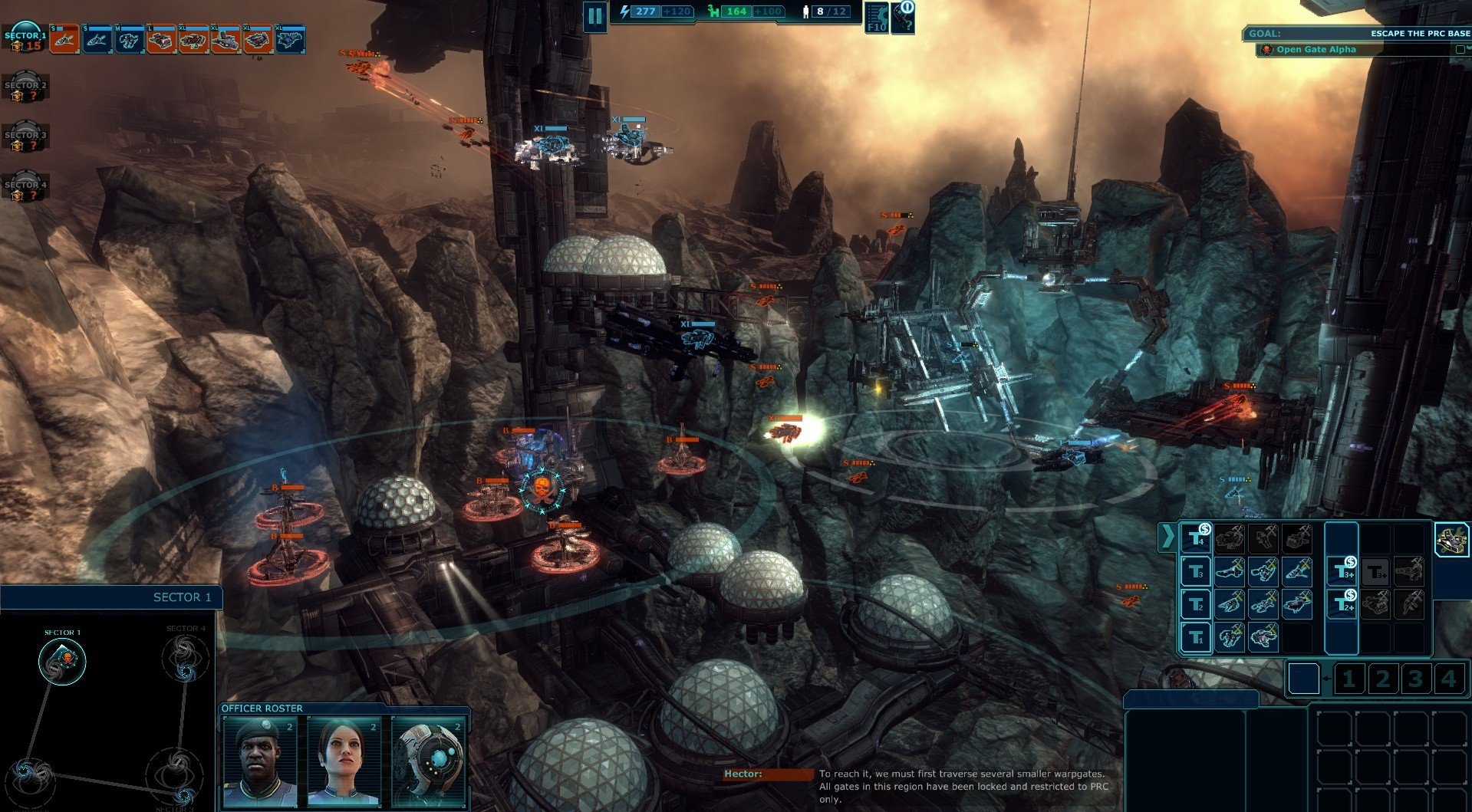
Task: Select the Sector 2 indicator
Action: click(x=25, y=90)
